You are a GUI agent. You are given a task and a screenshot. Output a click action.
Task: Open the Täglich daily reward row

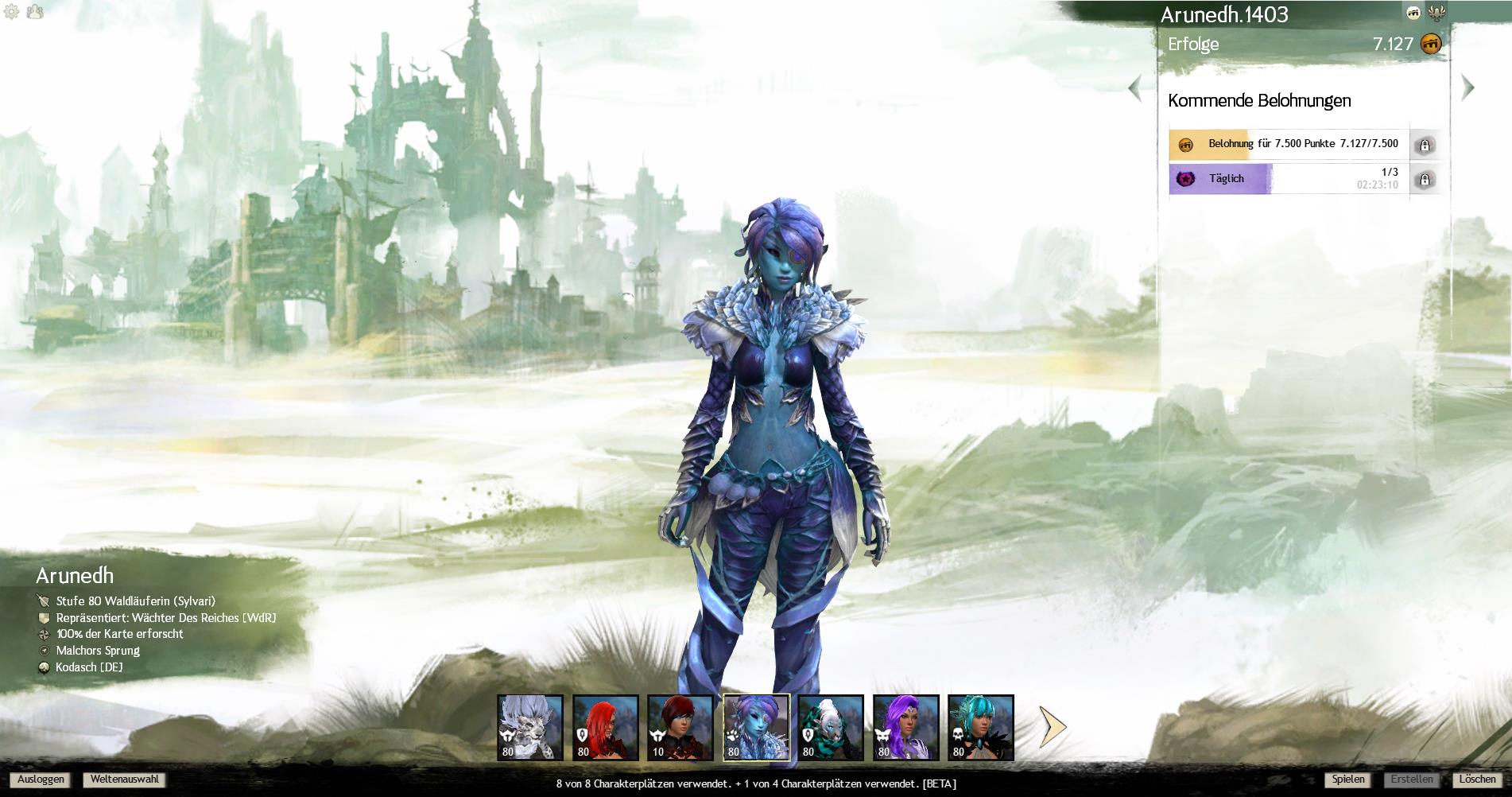point(1288,179)
